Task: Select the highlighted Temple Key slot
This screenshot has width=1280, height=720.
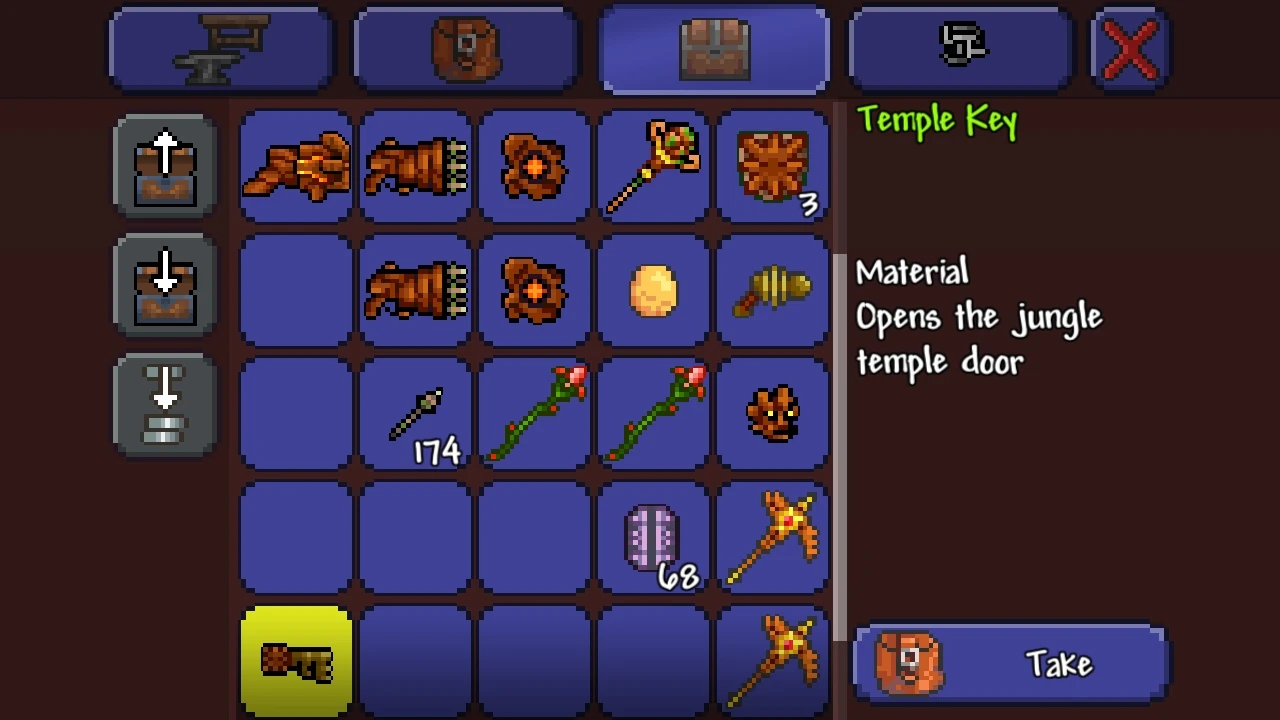Action: [x=295, y=660]
